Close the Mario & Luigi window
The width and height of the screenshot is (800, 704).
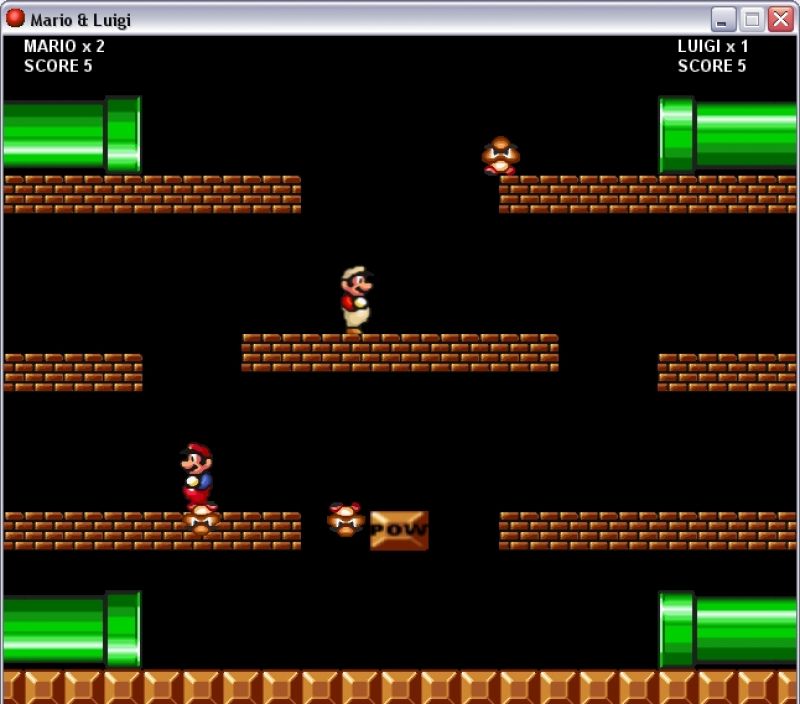(780, 19)
